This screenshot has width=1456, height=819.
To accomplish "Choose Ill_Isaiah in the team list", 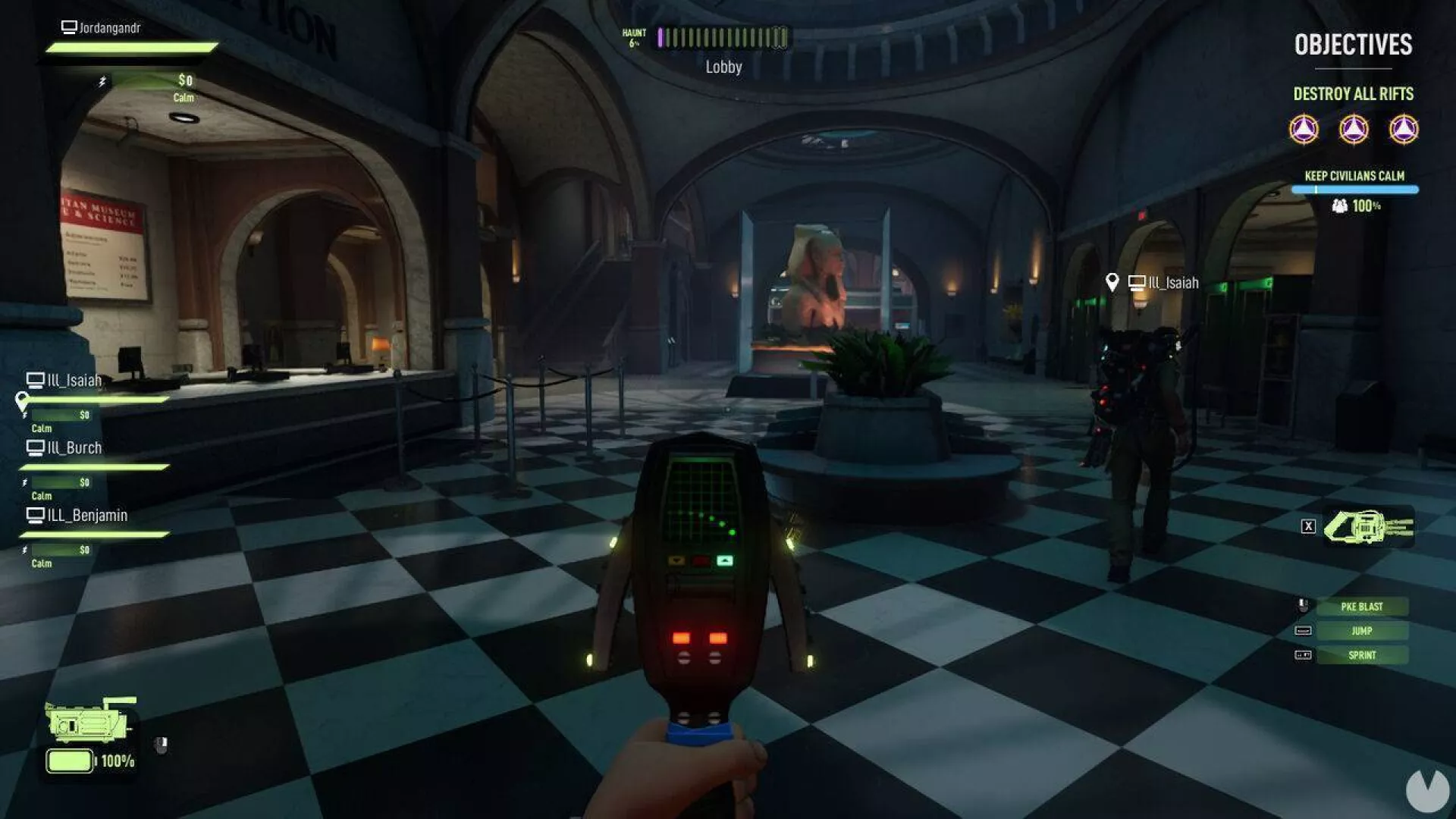I will 74,381.
